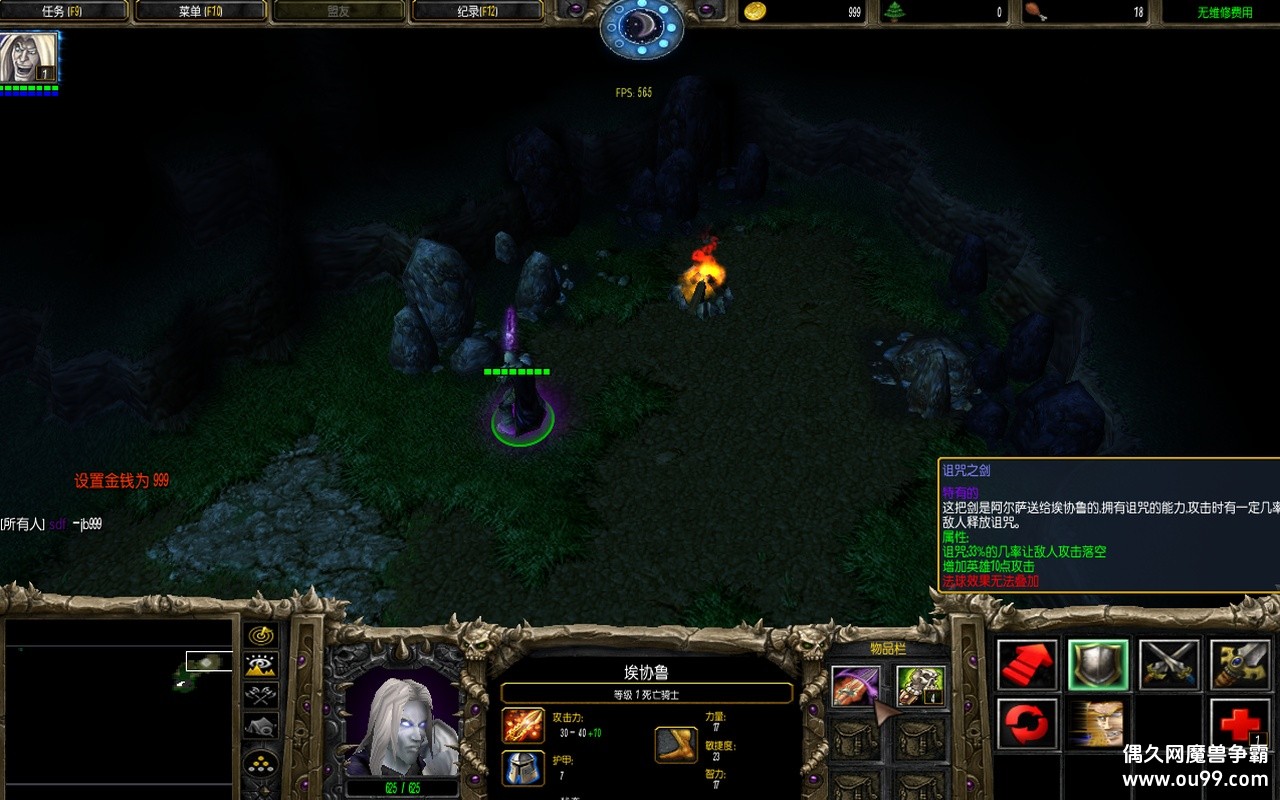This screenshot has height=800, width=1280.
Task: Open the 菜单 (F10) game menu
Action: (201, 12)
